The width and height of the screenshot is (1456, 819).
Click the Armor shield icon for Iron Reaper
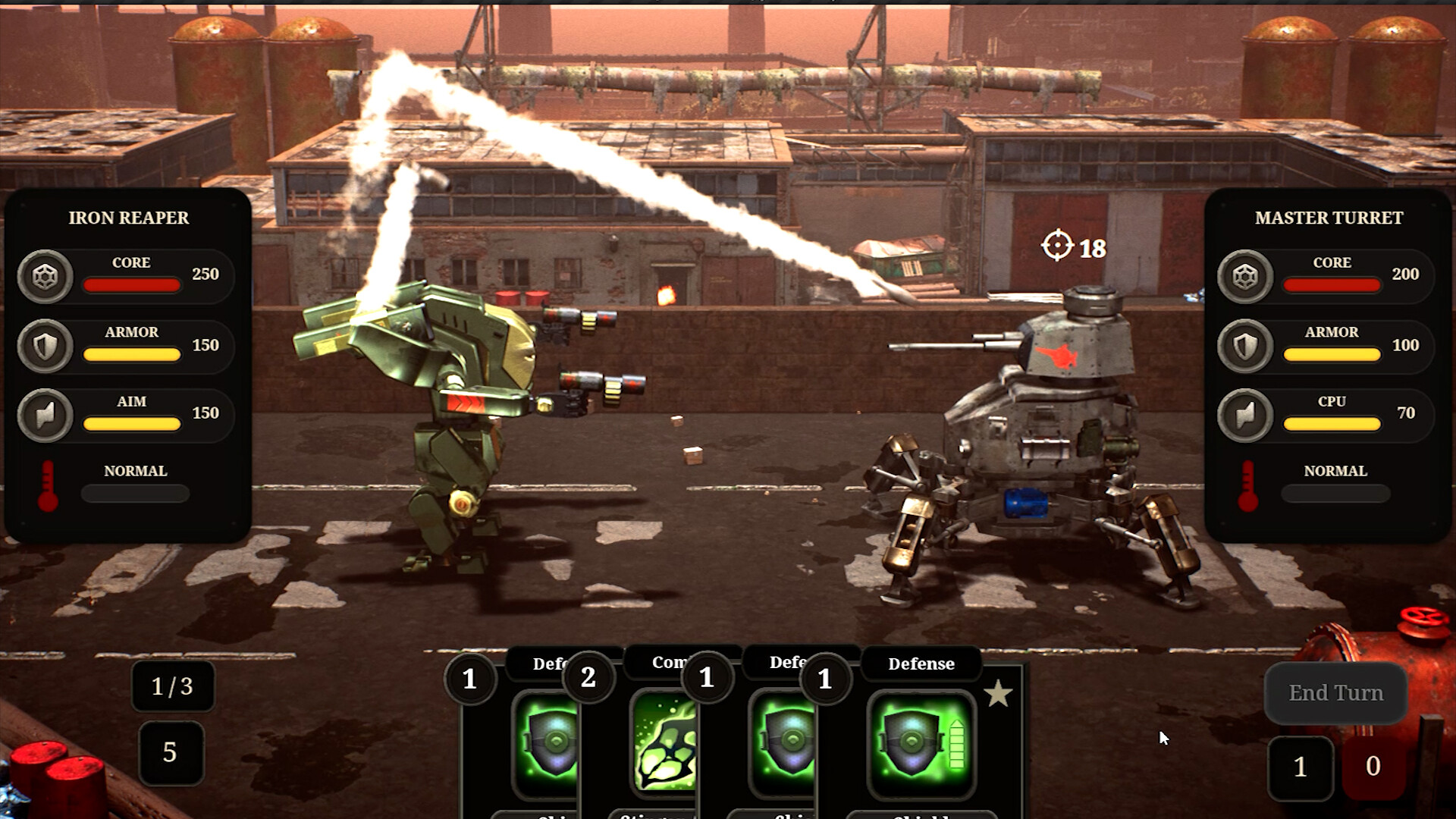(x=45, y=346)
